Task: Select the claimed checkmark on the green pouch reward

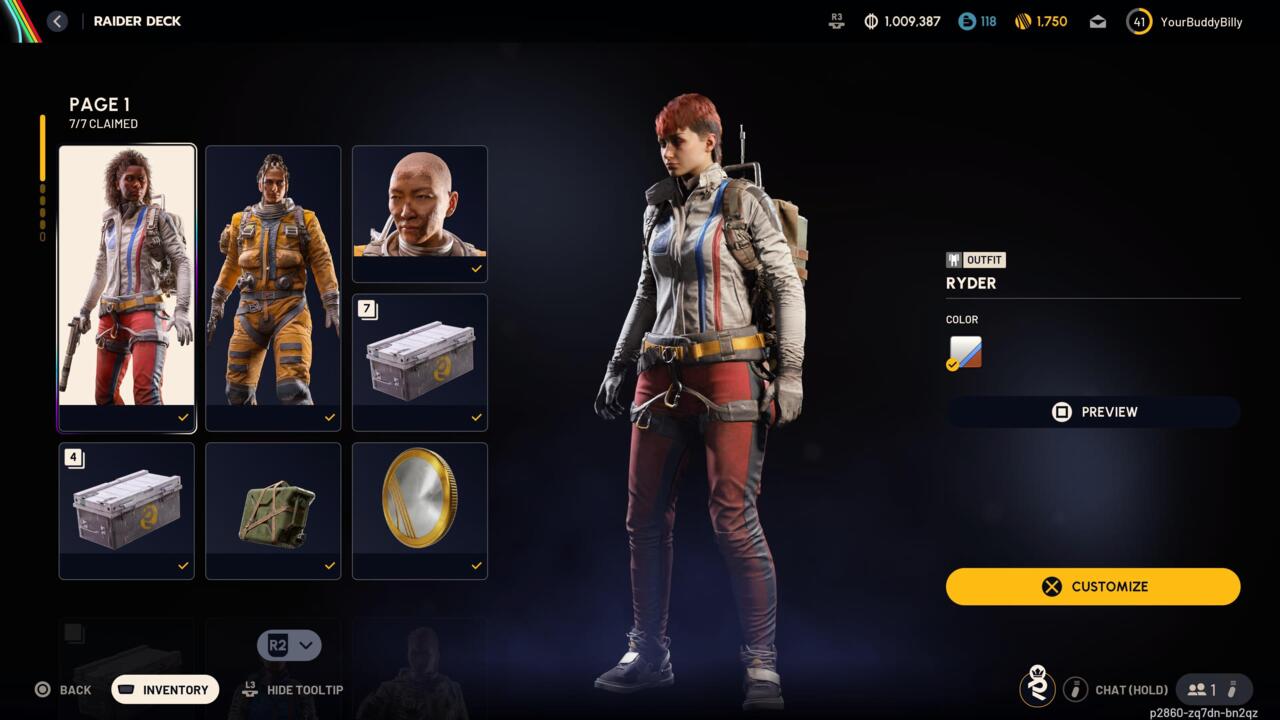Action: click(330, 565)
